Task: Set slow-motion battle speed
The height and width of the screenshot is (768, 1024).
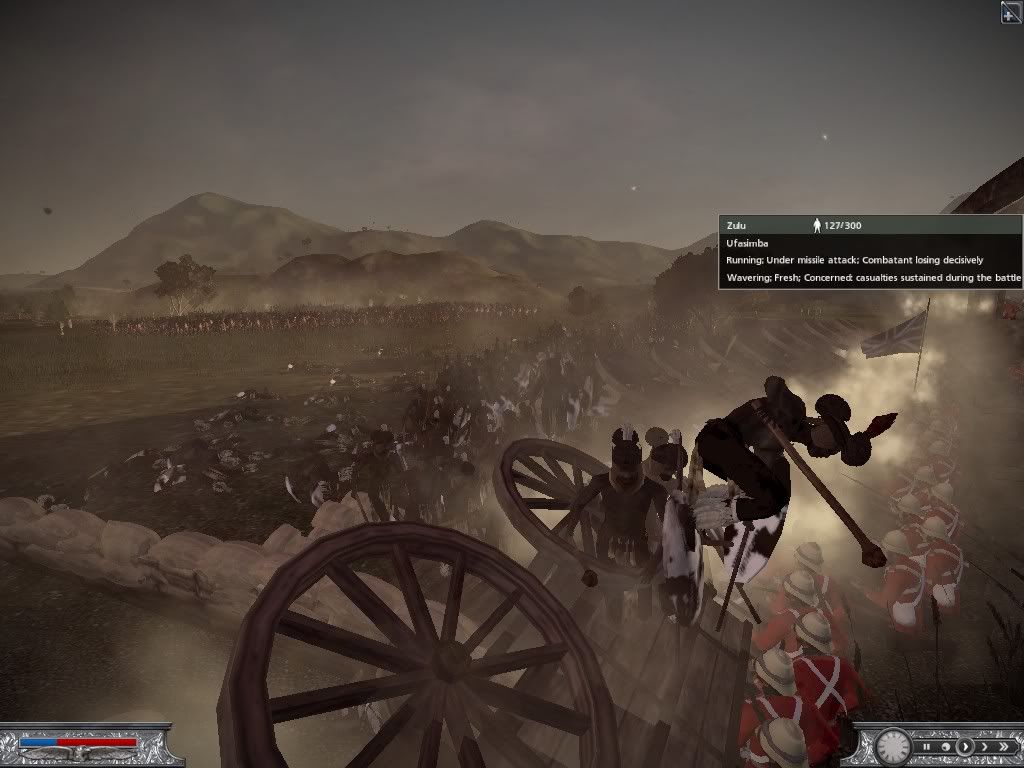Action: [945, 746]
